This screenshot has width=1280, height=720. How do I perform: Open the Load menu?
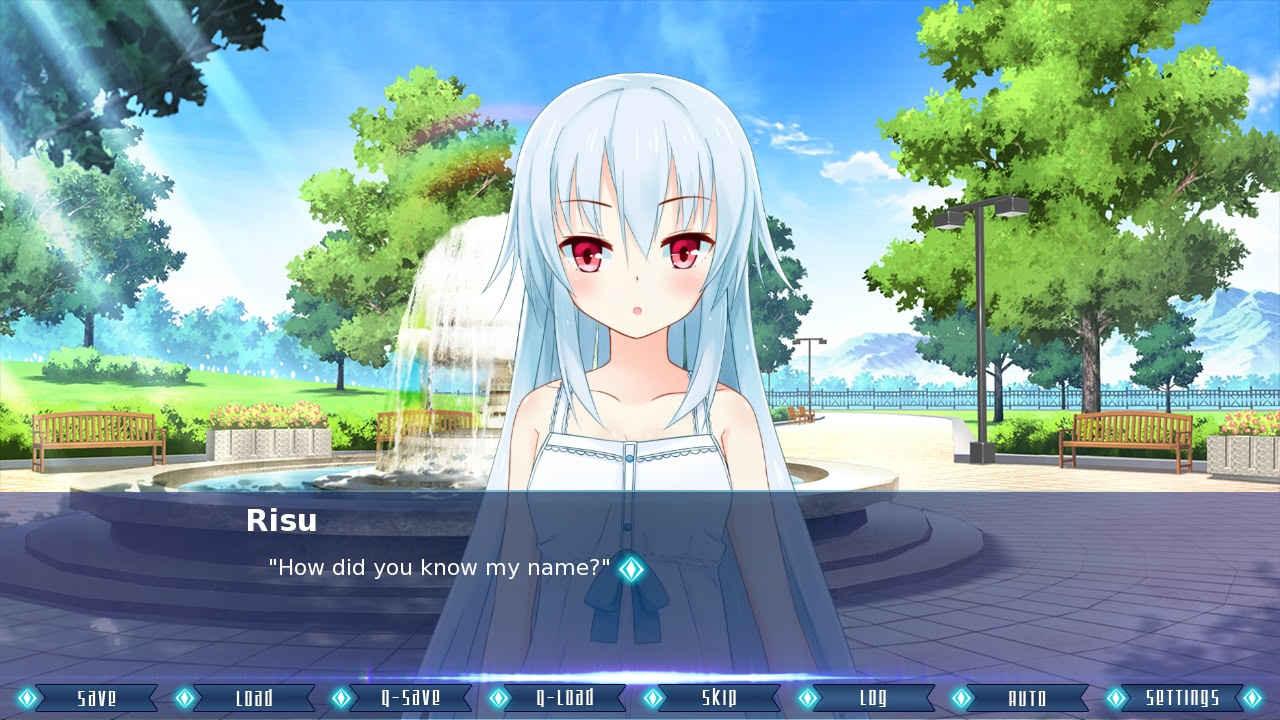pyautogui.click(x=253, y=698)
